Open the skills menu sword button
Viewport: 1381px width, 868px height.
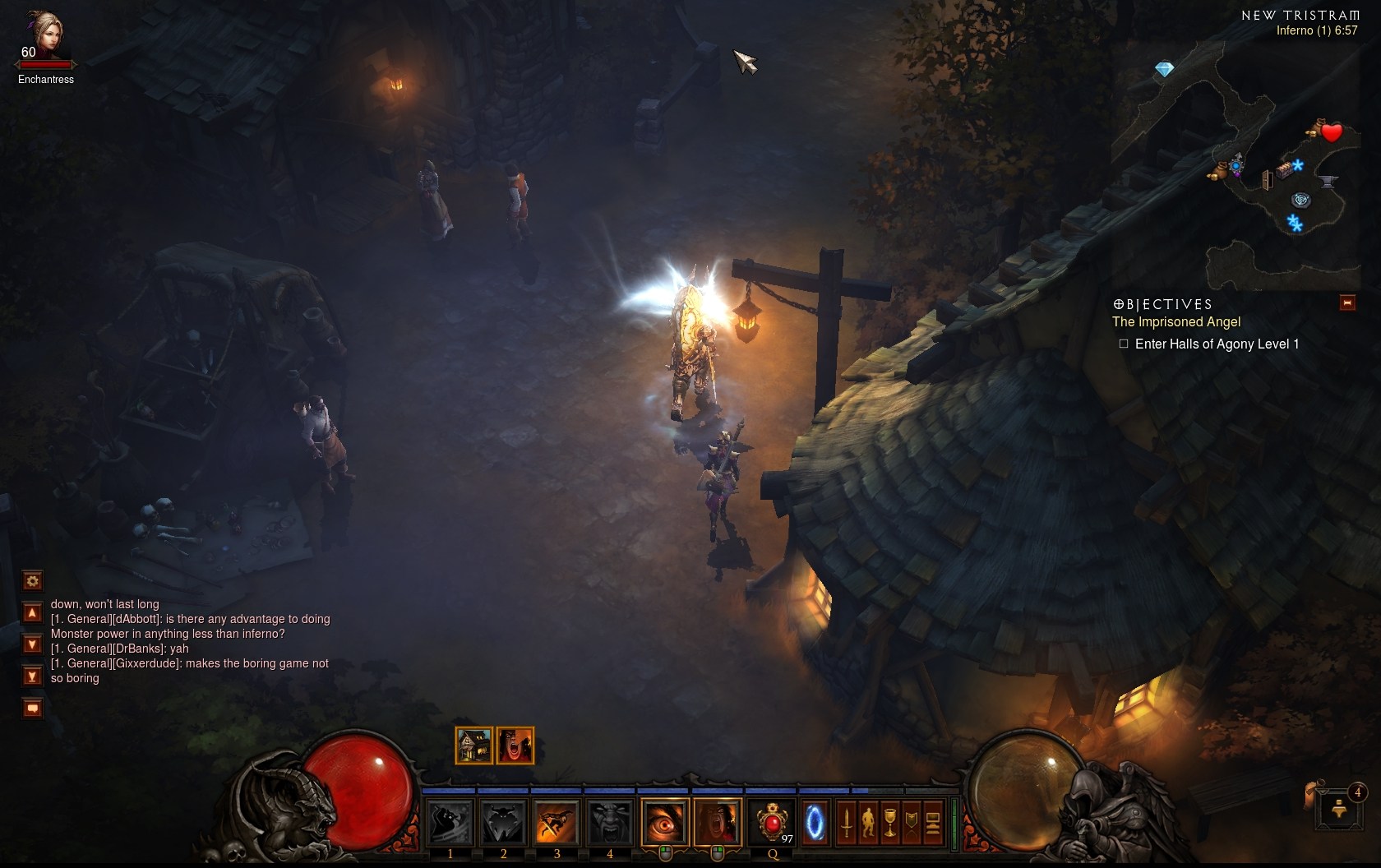tap(847, 822)
